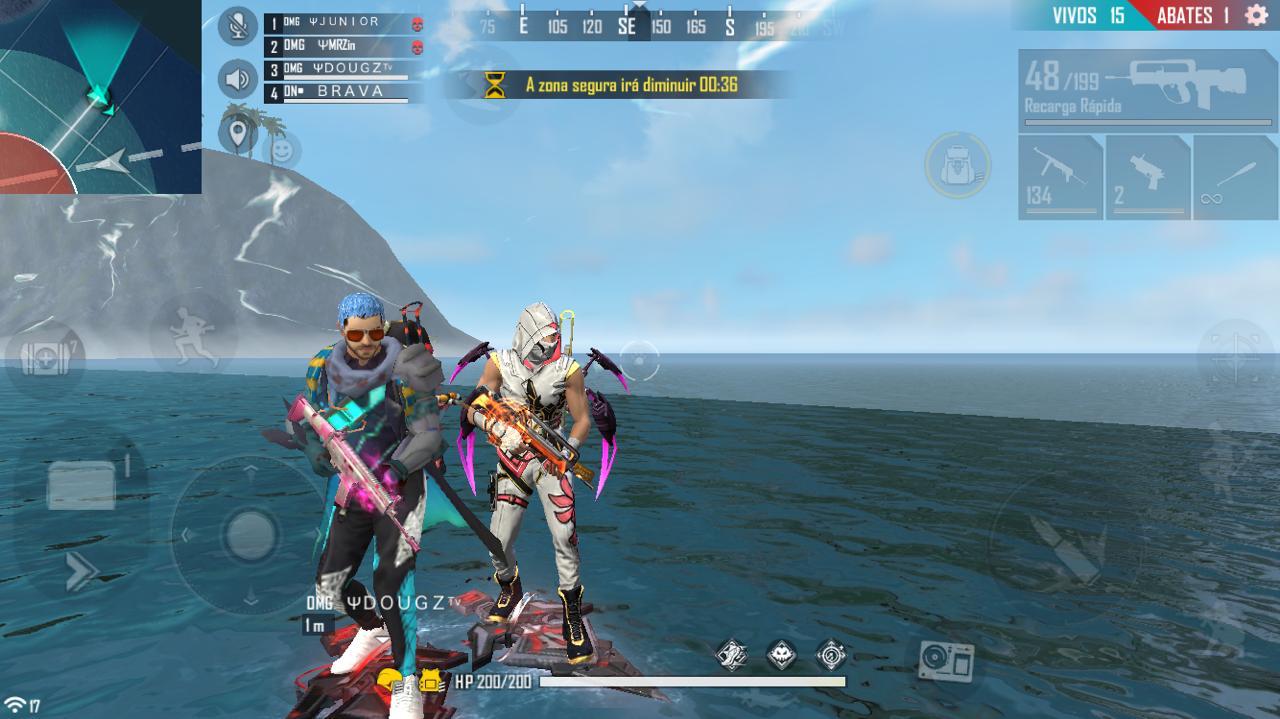This screenshot has width=1280, height=719.
Task: Toggle the speaker voice chat icon
Action: click(237, 78)
